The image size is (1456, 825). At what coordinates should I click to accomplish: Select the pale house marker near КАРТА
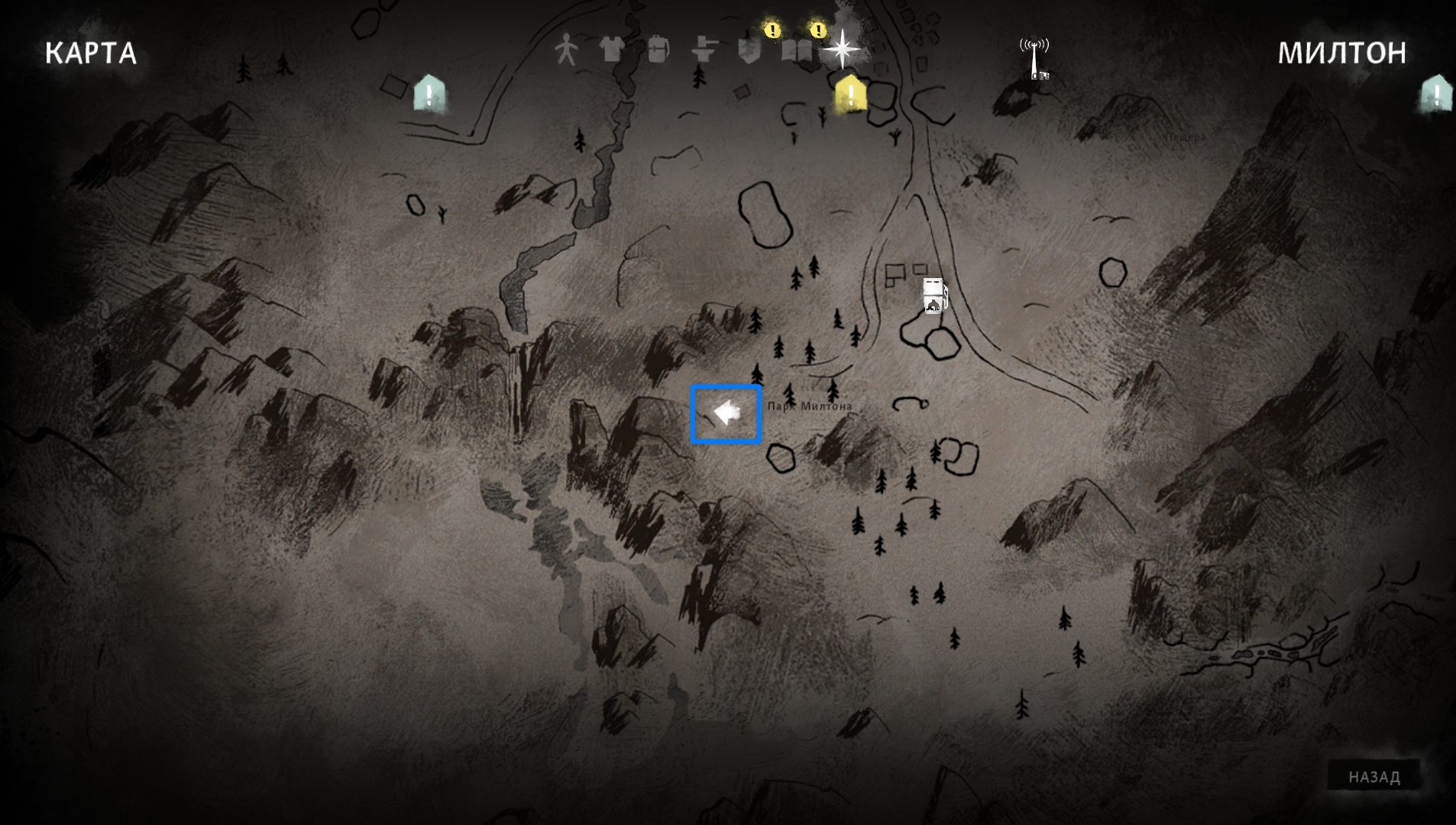pyautogui.click(x=429, y=94)
